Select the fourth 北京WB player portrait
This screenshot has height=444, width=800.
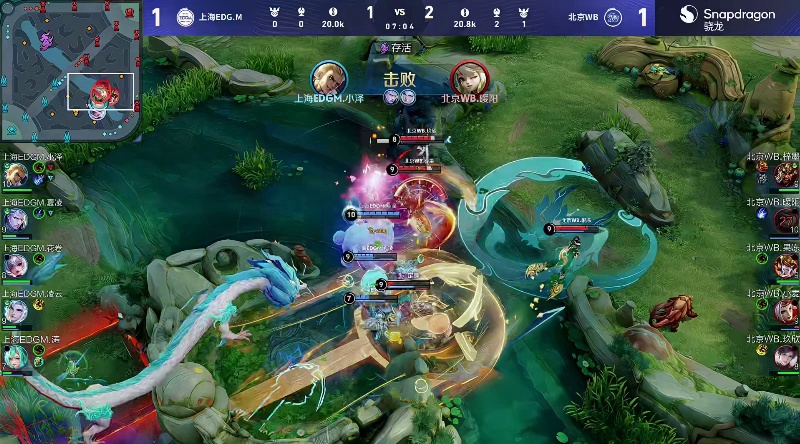pos(786,311)
